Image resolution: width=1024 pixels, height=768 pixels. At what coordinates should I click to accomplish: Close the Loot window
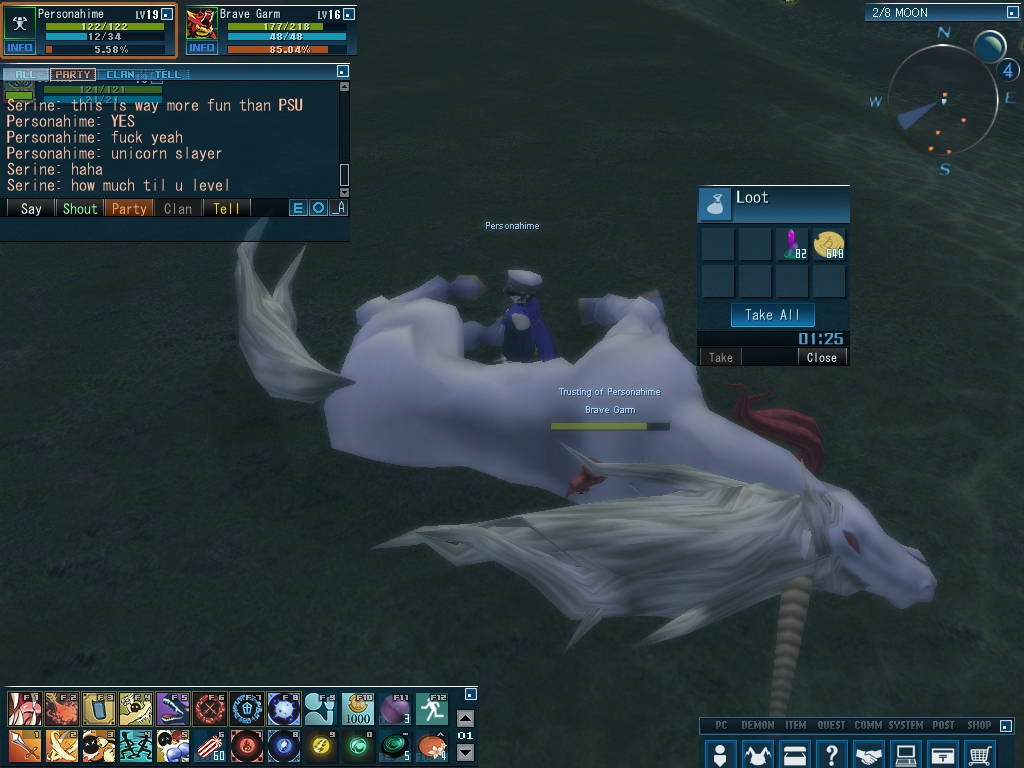point(822,357)
